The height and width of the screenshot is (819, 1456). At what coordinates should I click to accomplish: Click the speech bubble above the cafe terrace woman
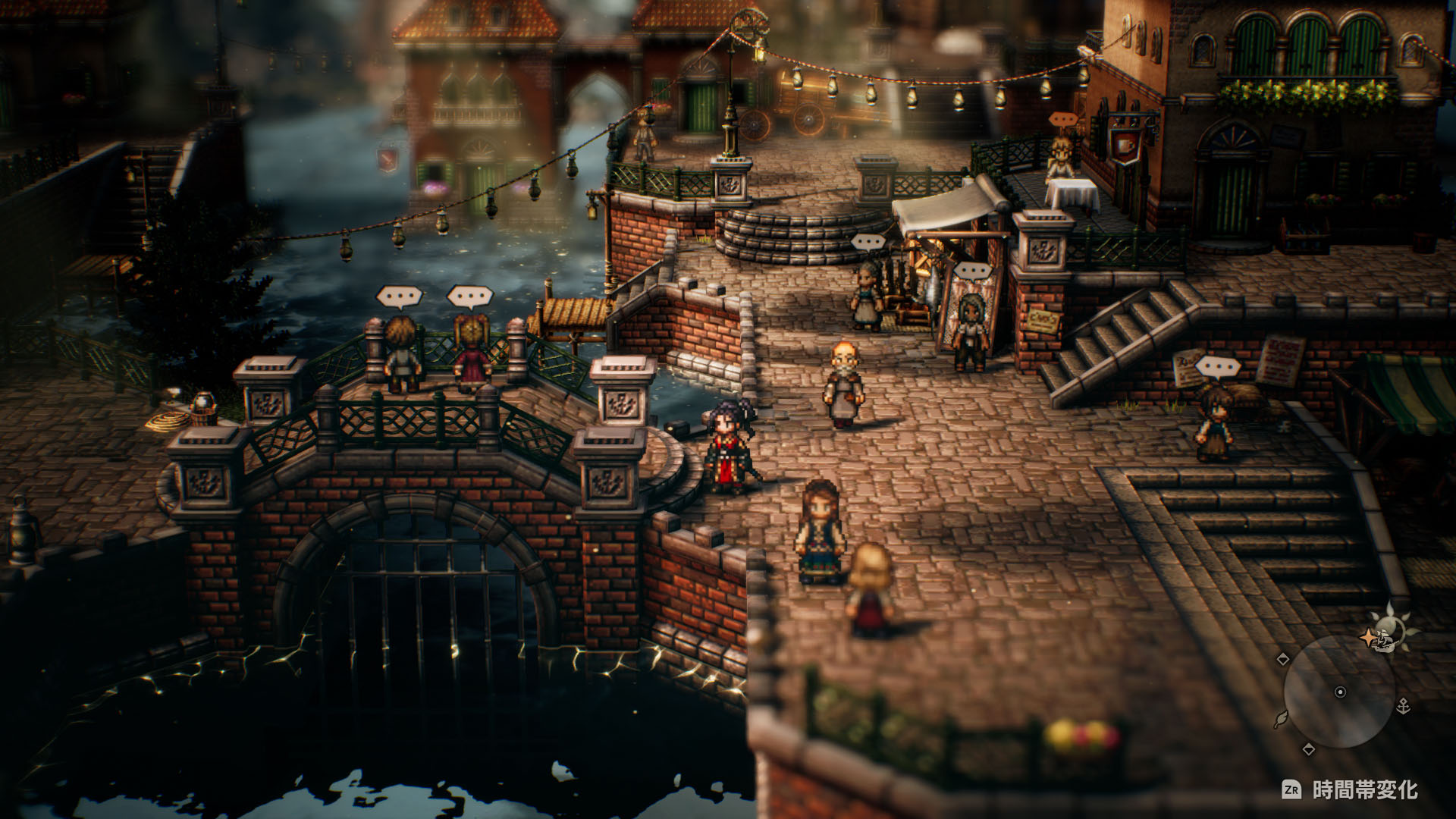click(x=1063, y=118)
